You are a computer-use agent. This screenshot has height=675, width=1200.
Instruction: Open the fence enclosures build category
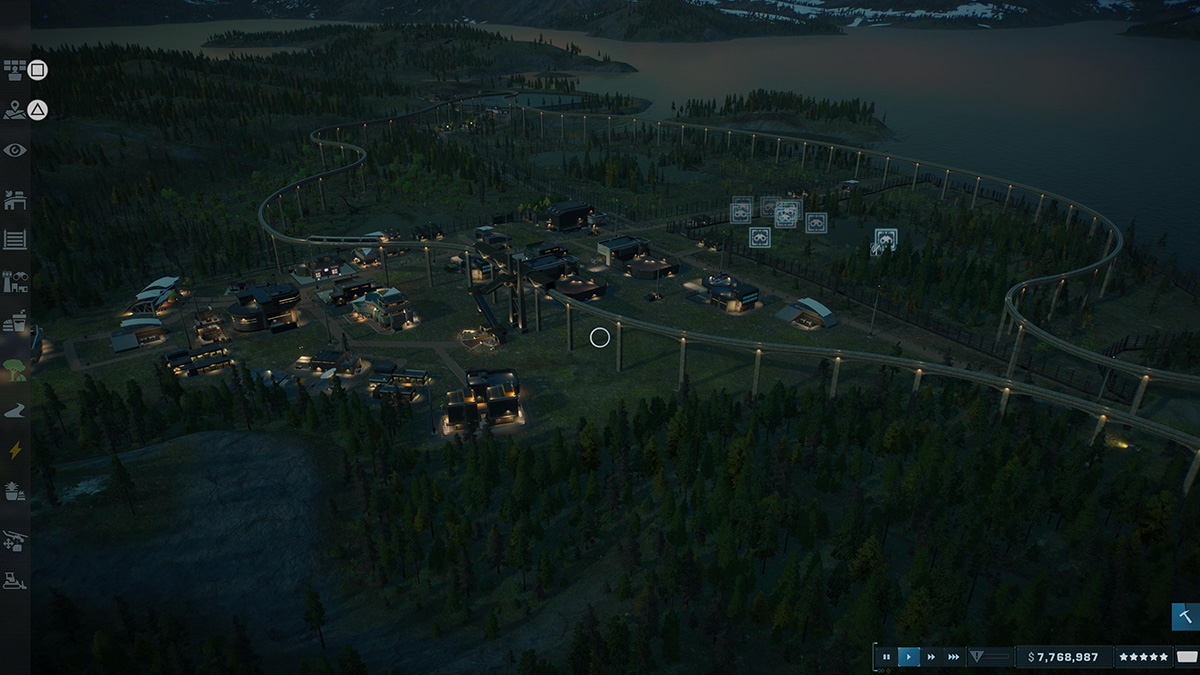tap(15, 240)
